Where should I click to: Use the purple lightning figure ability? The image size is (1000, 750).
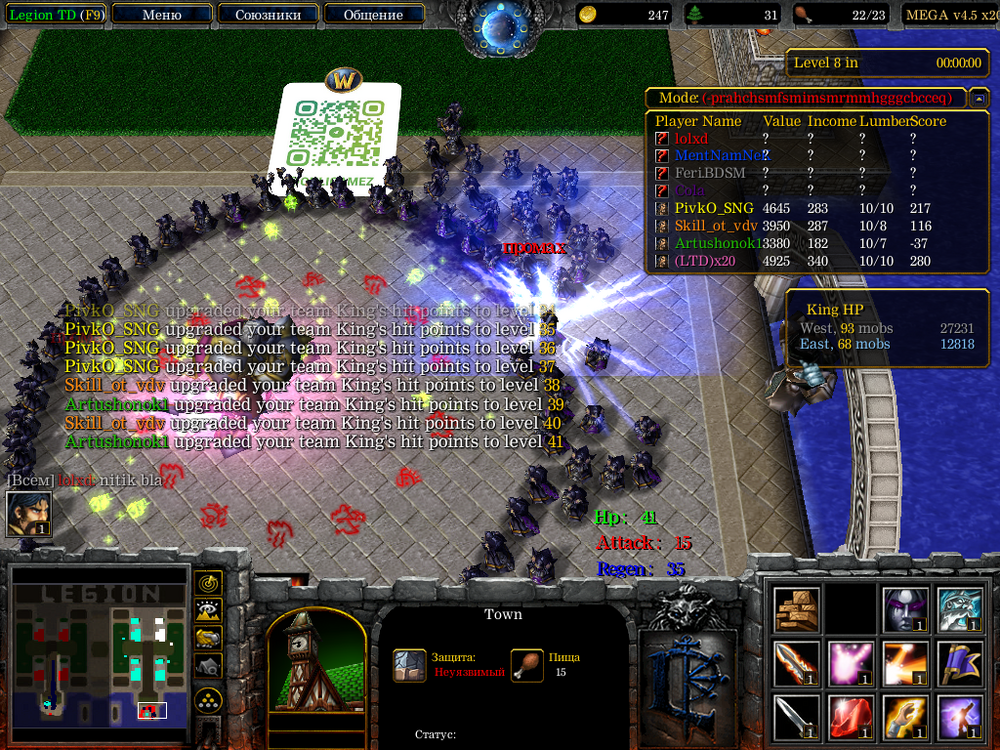pyautogui.click(x=959, y=717)
